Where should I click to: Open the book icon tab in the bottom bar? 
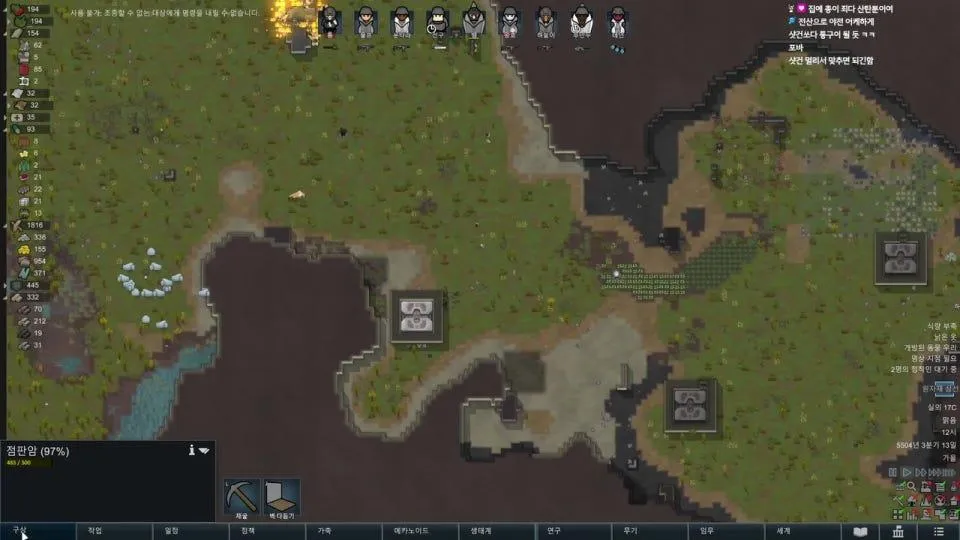pos(859,531)
